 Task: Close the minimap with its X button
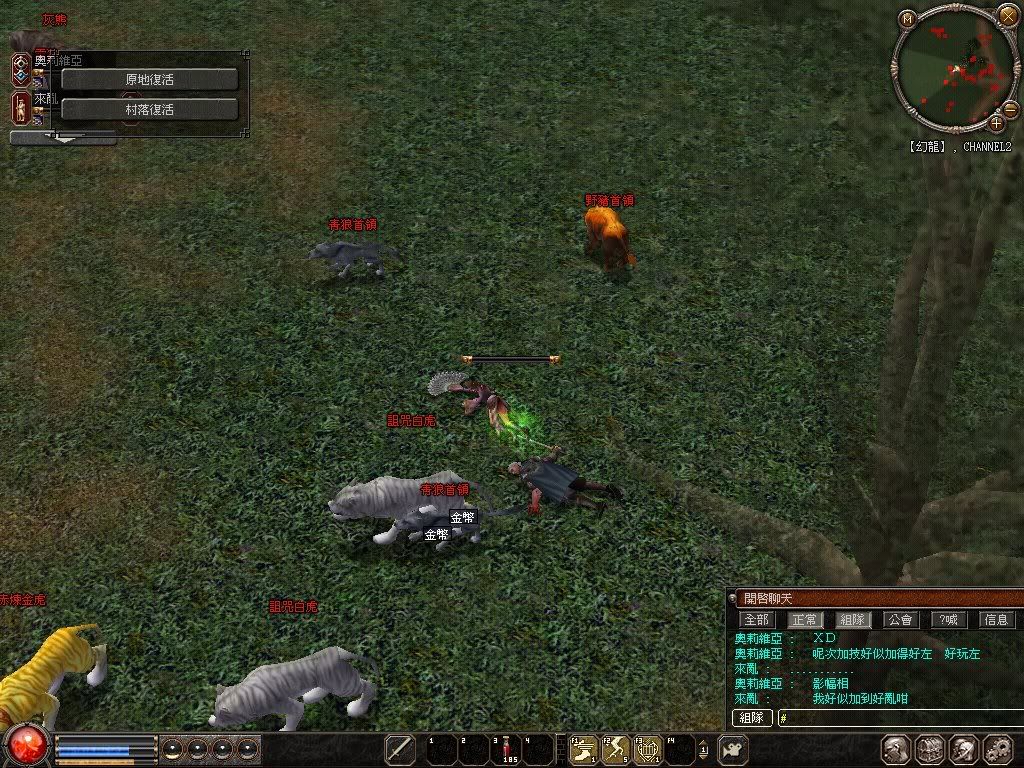tap(1007, 15)
